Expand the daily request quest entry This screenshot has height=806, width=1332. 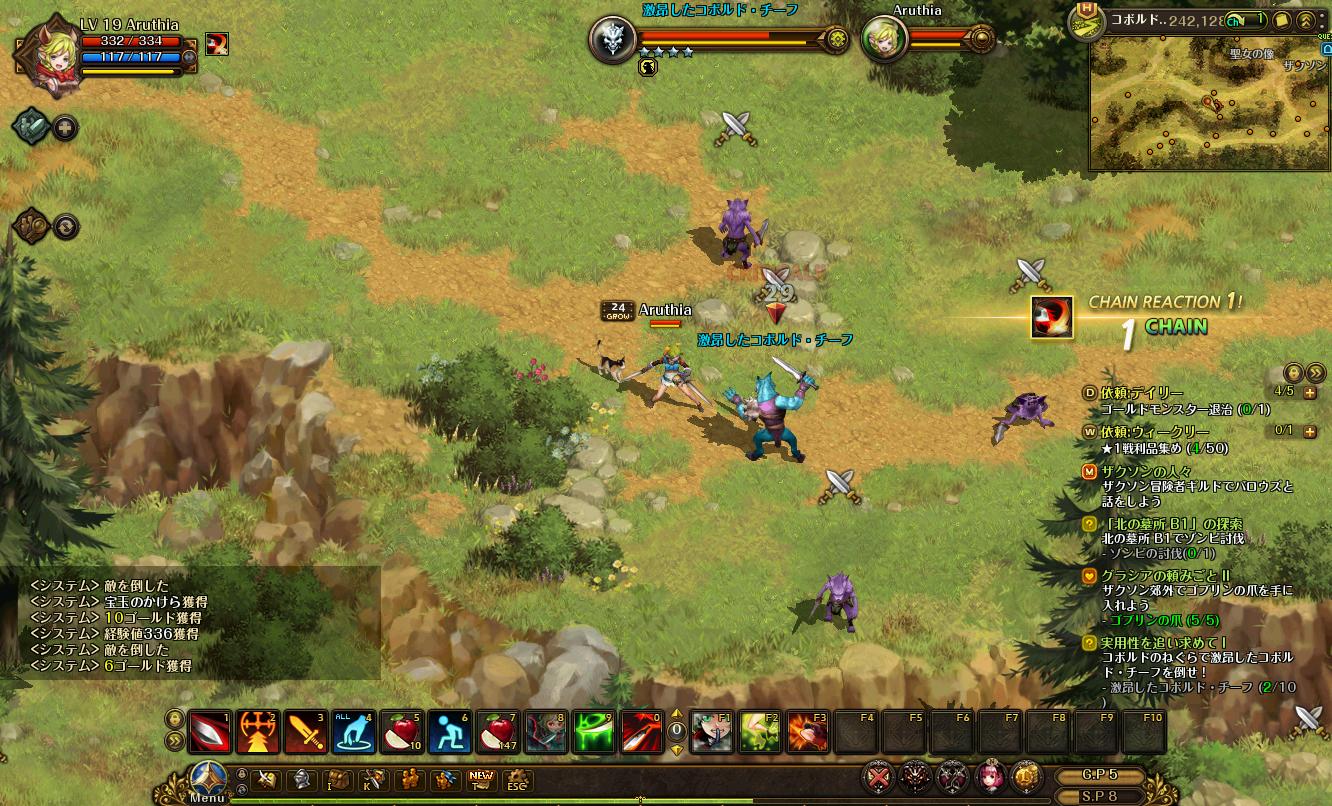[1310, 393]
